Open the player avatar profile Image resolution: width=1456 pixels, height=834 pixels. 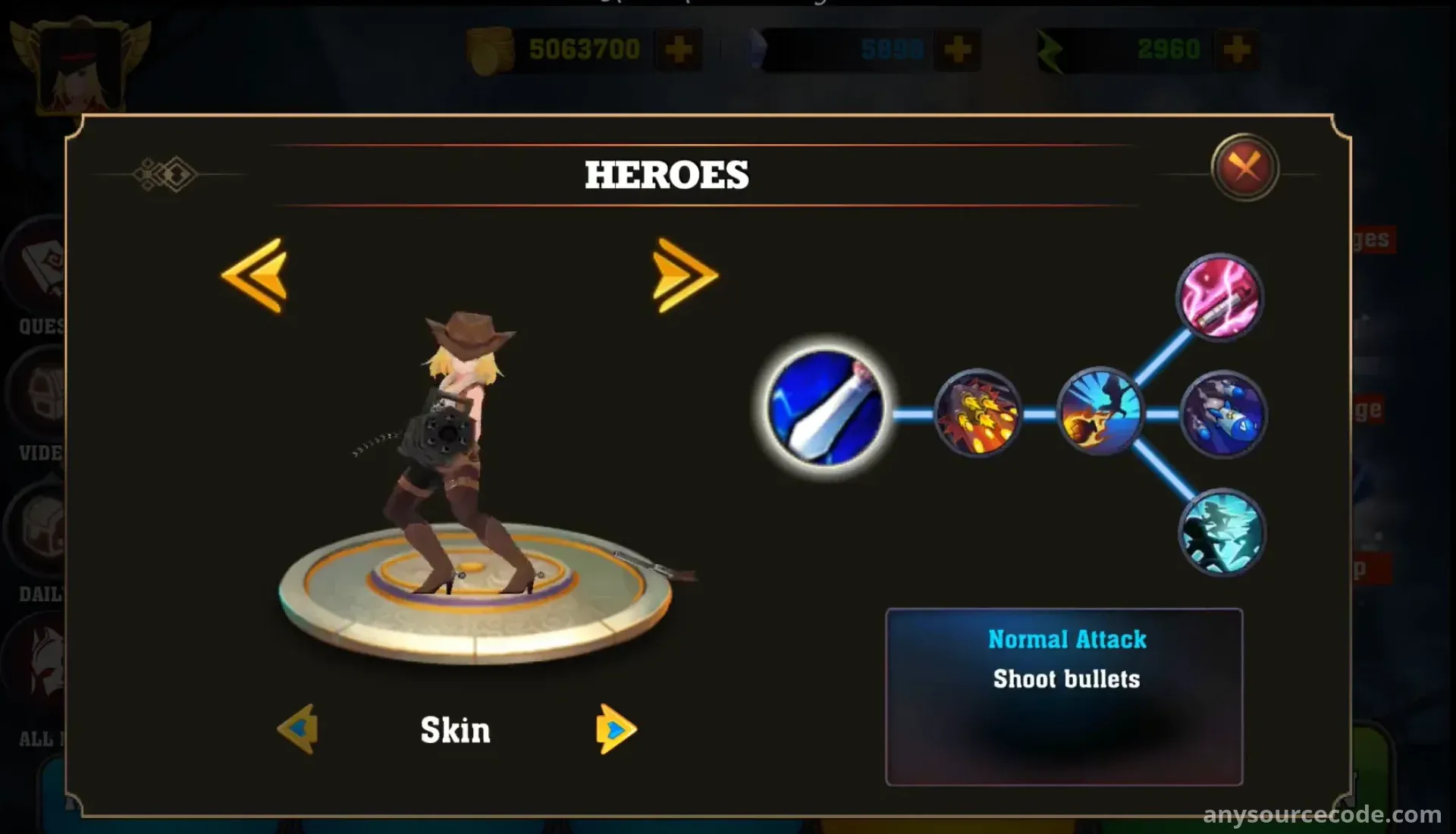click(x=80, y=67)
